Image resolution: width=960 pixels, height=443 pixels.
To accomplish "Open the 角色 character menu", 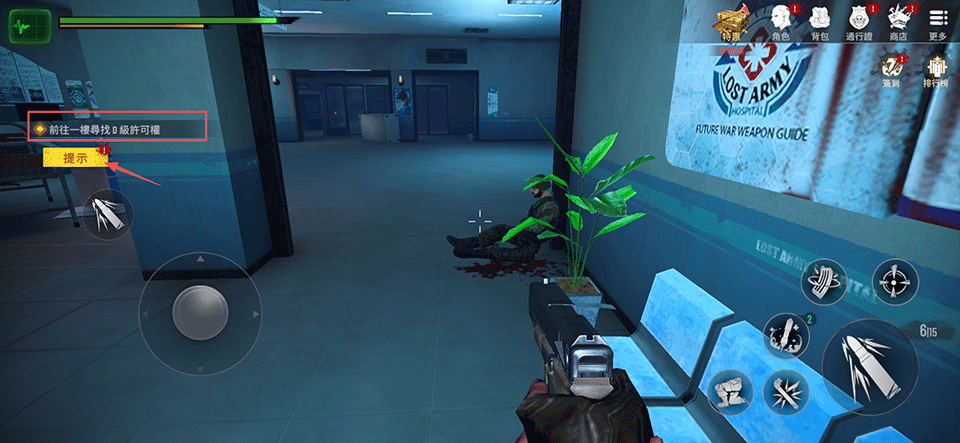I will 779,22.
